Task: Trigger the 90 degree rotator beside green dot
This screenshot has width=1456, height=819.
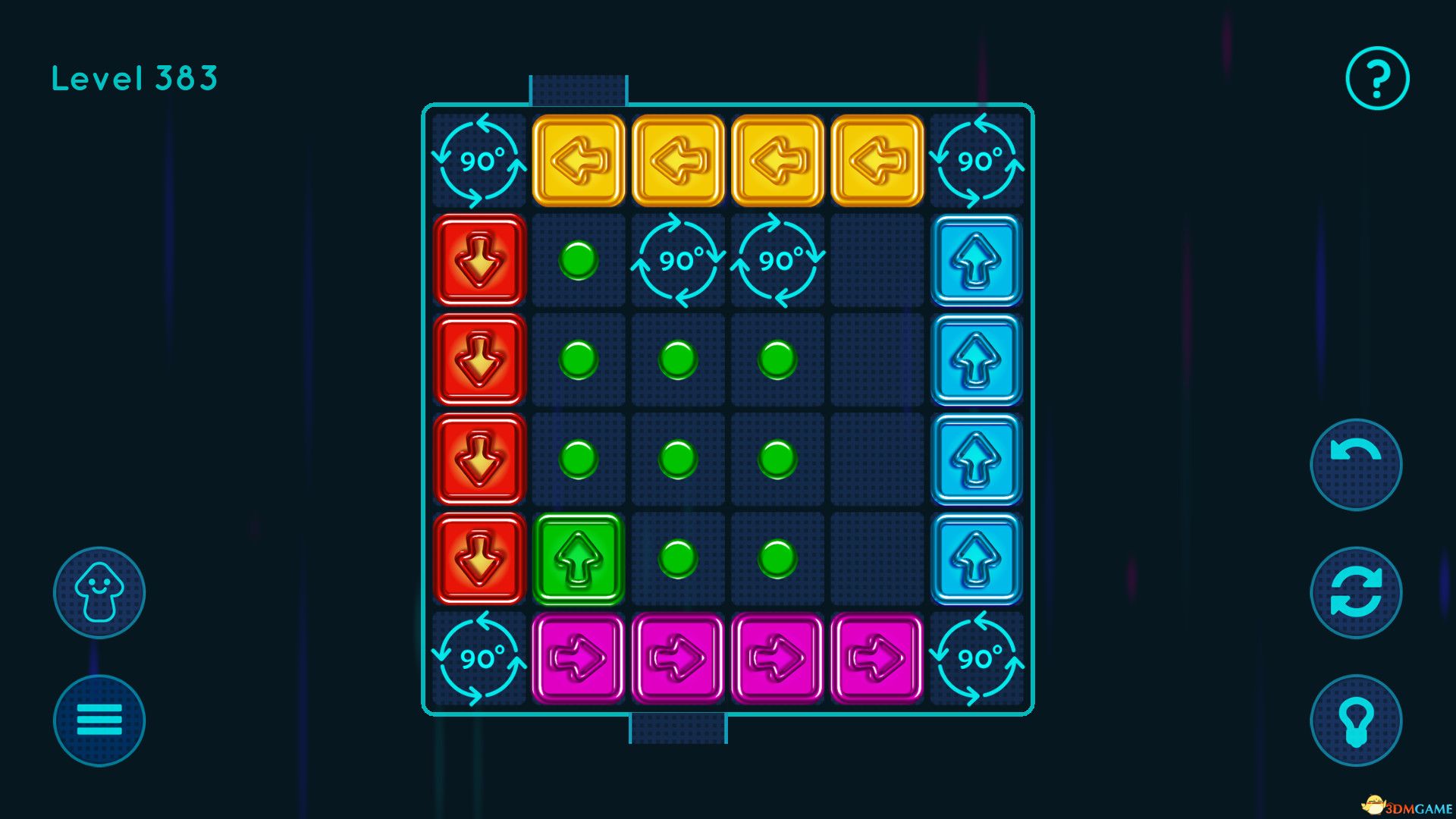Action: [677, 261]
